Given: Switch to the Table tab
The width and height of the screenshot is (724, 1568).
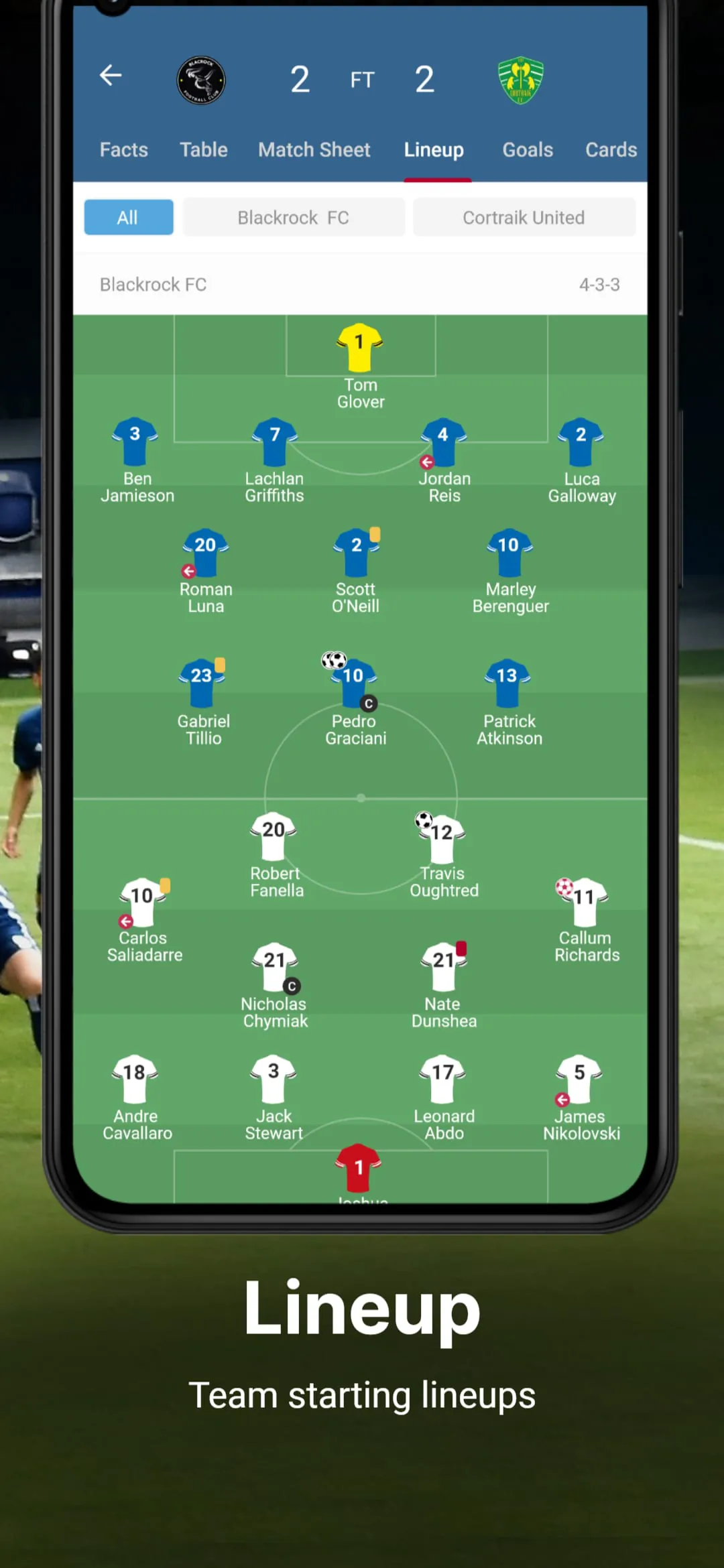Looking at the screenshot, I should [x=203, y=149].
